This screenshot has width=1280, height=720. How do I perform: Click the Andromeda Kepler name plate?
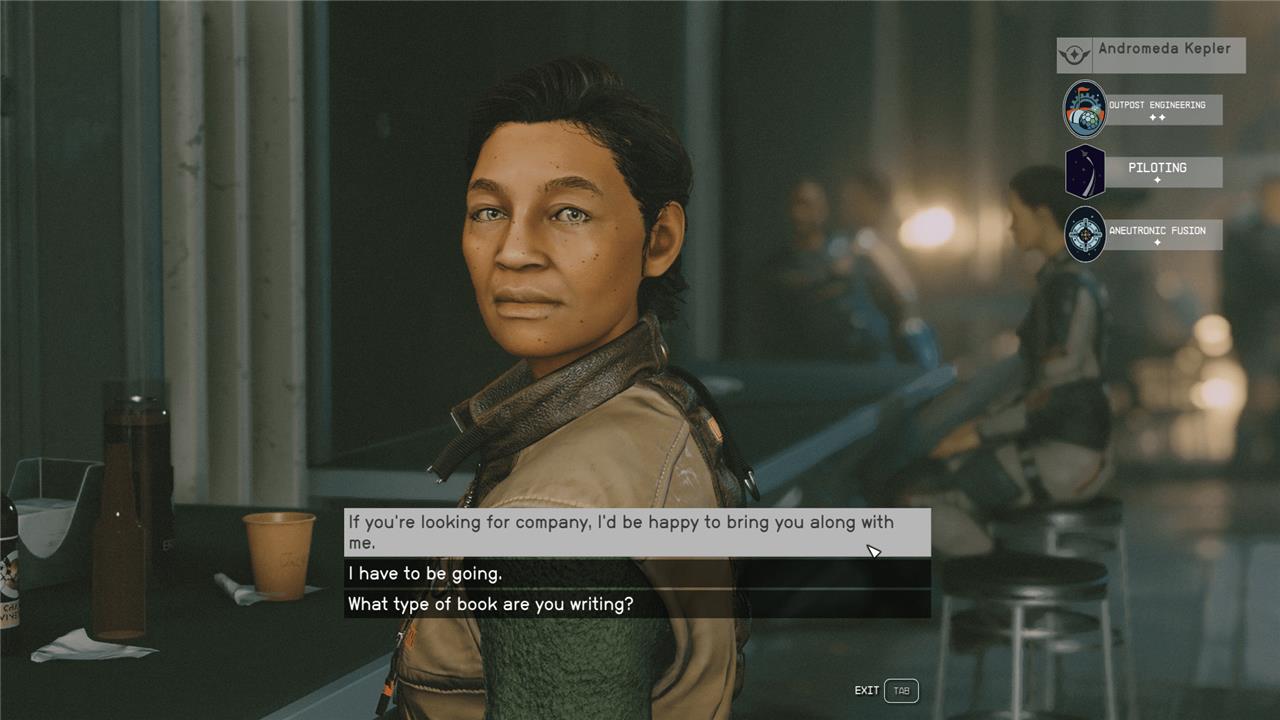[1151, 54]
